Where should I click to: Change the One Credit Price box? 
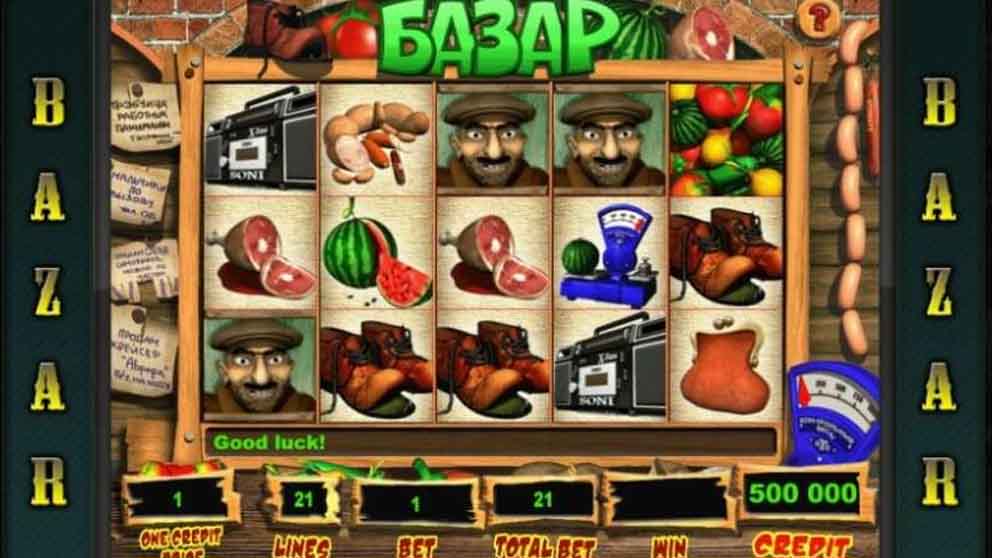(x=180, y=498)
